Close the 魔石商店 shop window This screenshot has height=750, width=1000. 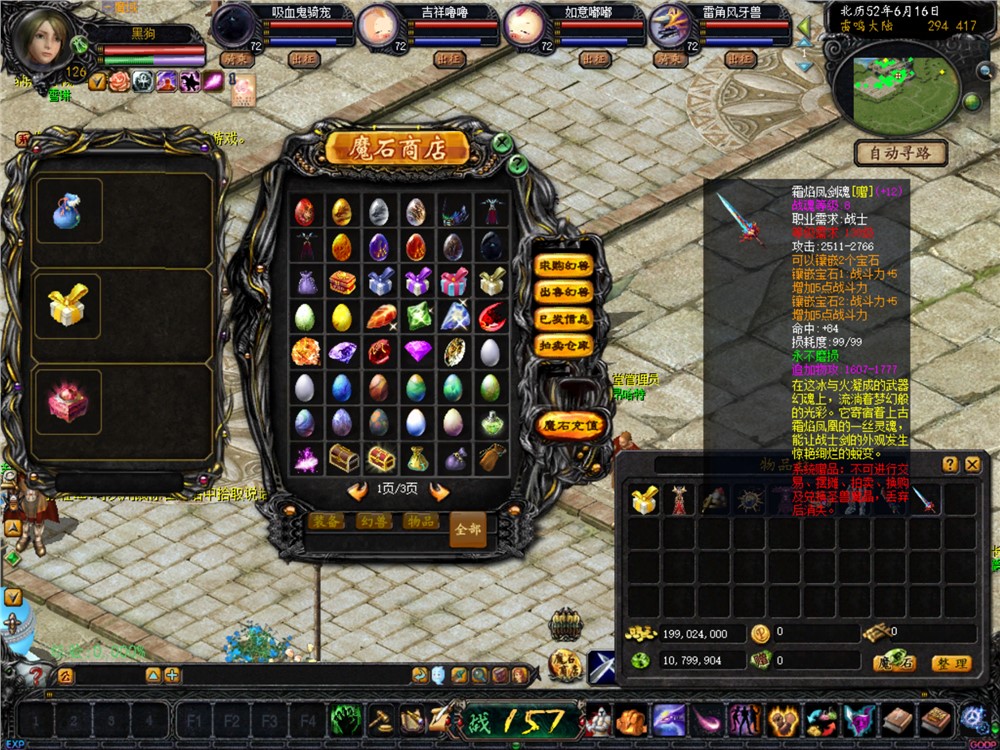click(x=503, y=144)
